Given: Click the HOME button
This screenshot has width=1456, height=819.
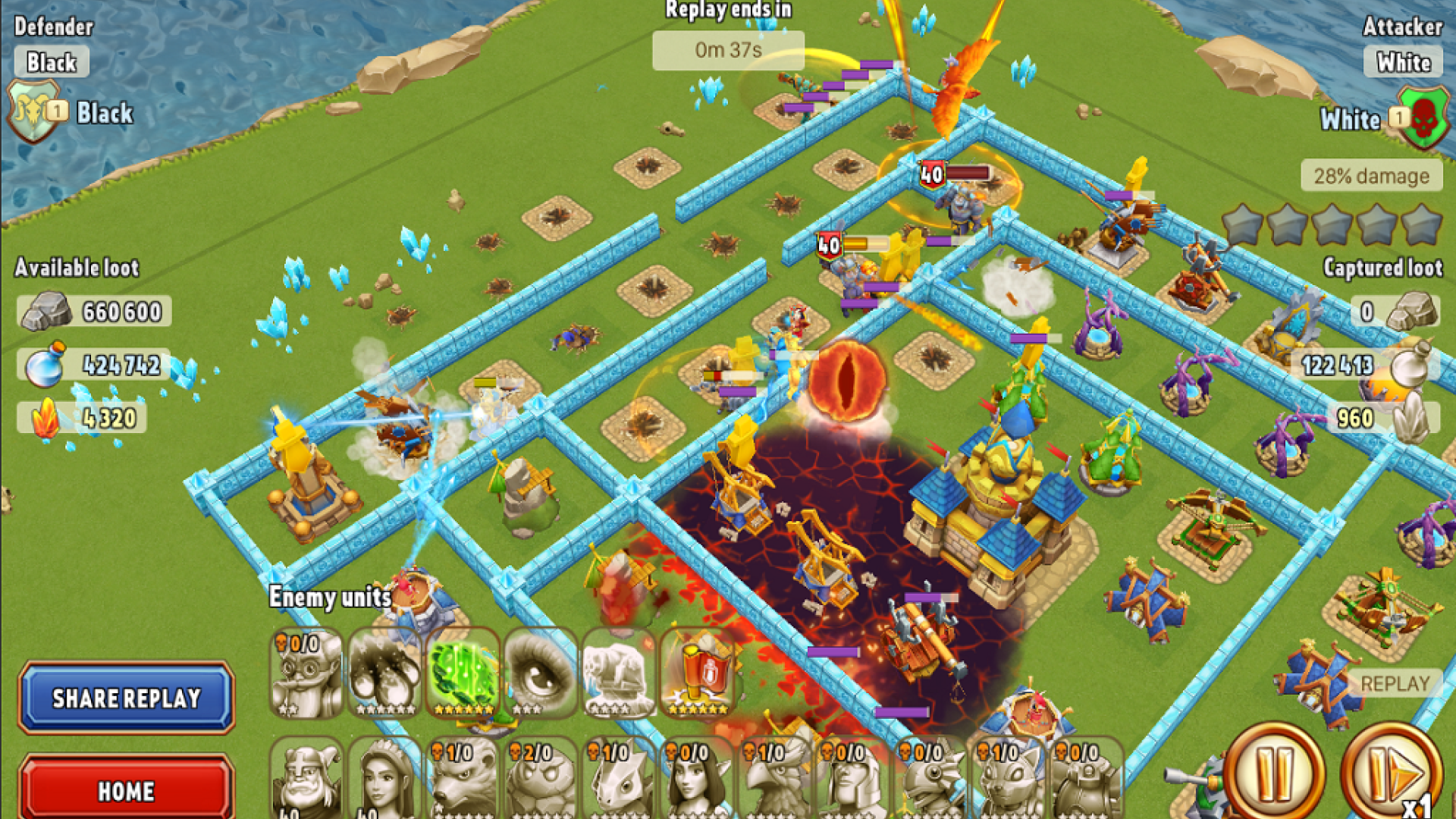Looking at the screenshot, I should (126, 791).
